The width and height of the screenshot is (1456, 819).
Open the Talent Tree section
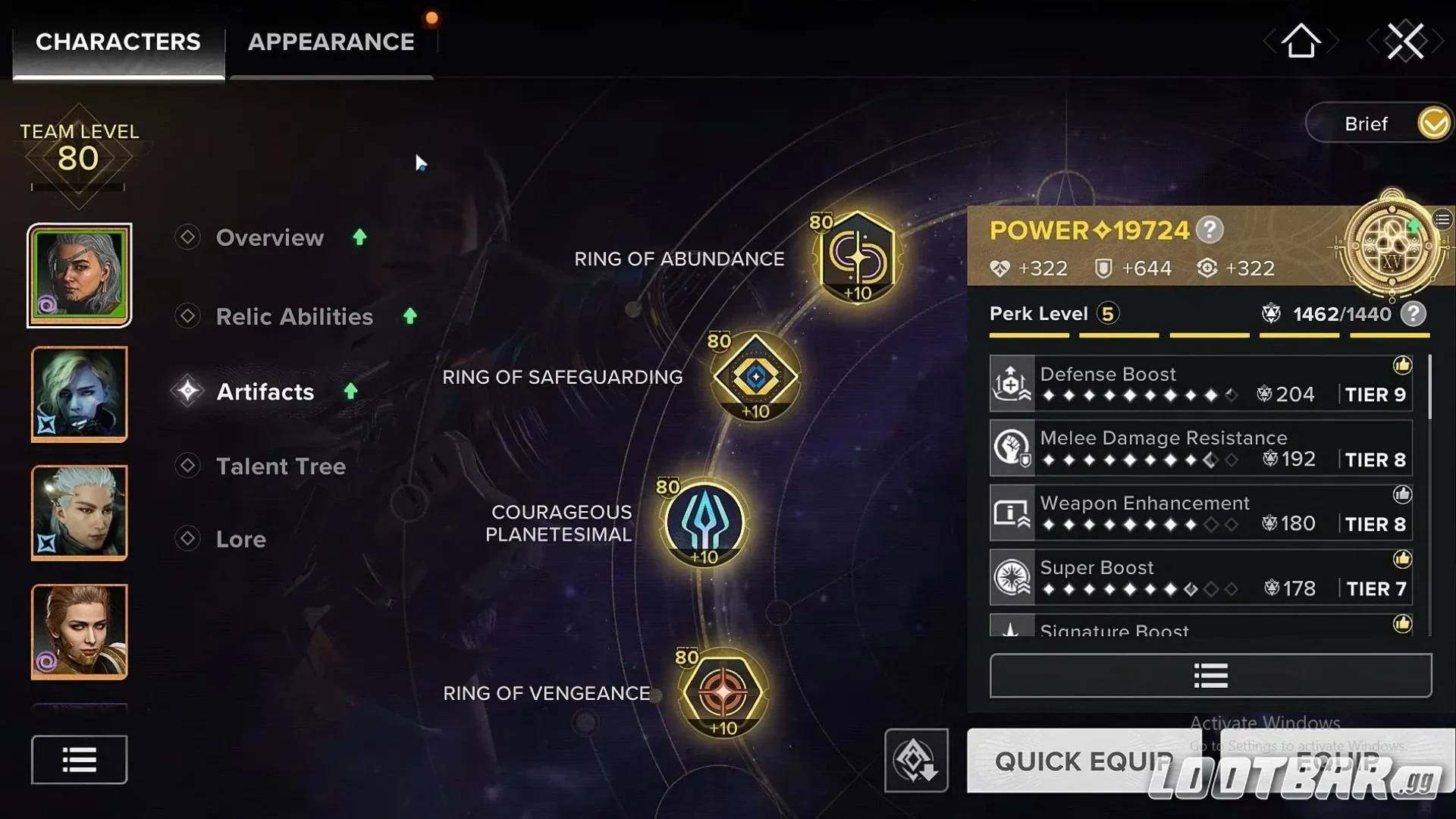click(281, 466)
